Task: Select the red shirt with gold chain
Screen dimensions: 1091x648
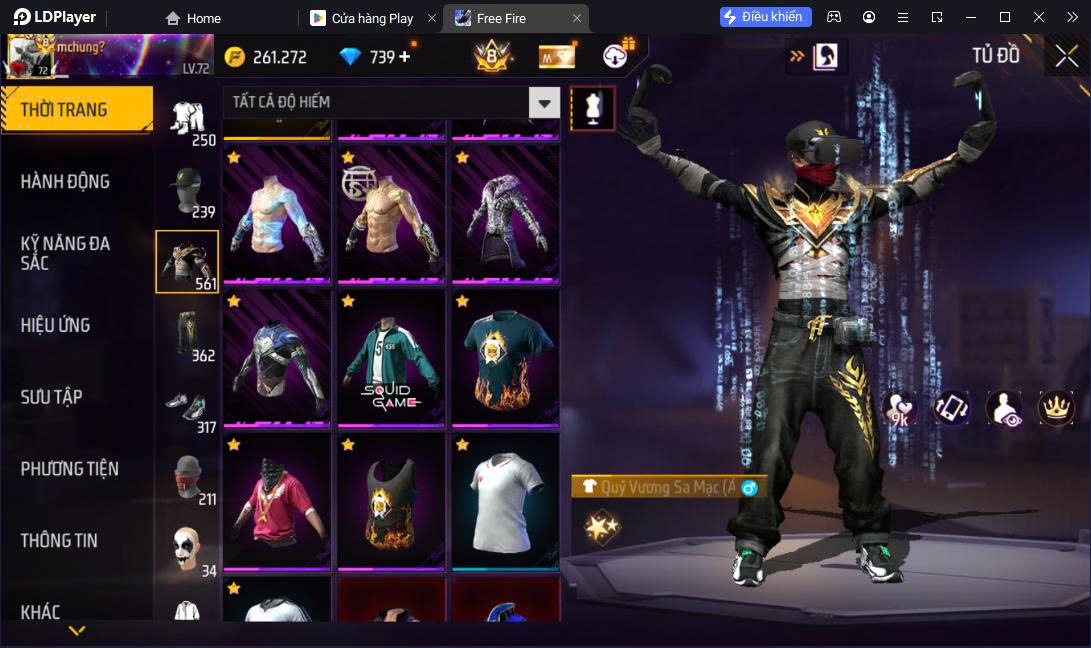Action: (277, 501)
